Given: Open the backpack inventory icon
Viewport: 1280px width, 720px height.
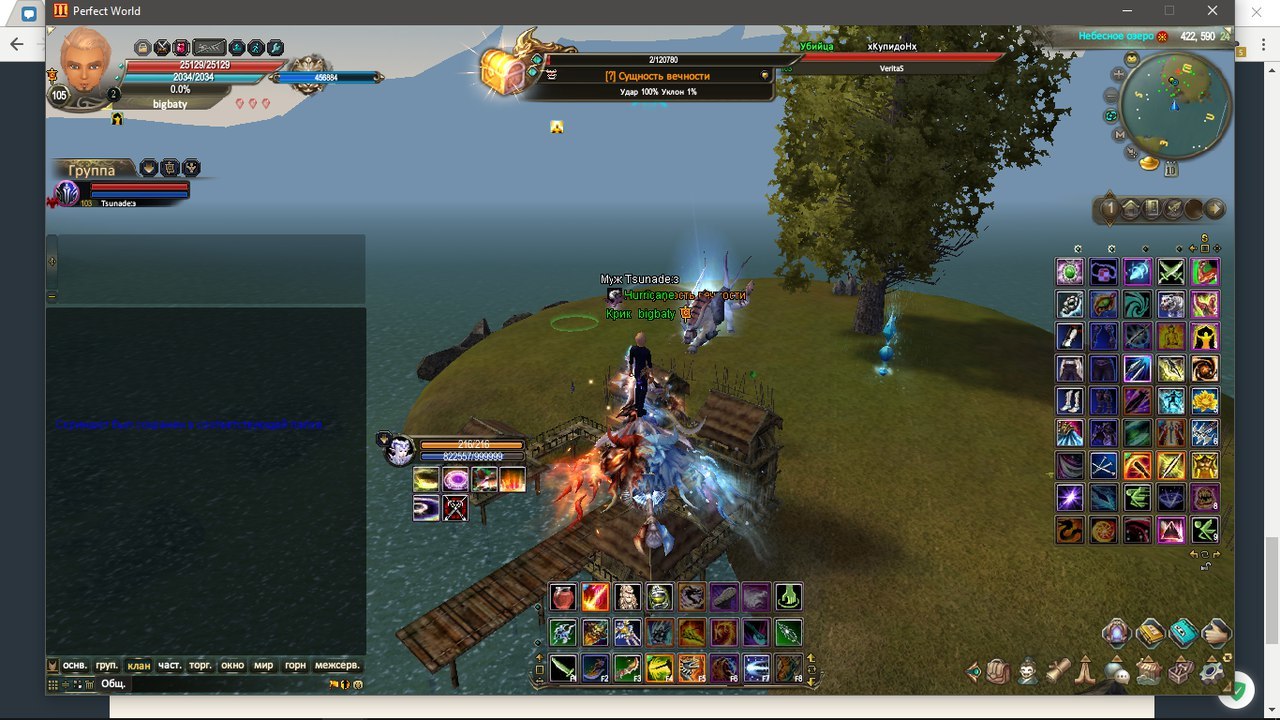Looking at the screenshot, I should point(998,672).
